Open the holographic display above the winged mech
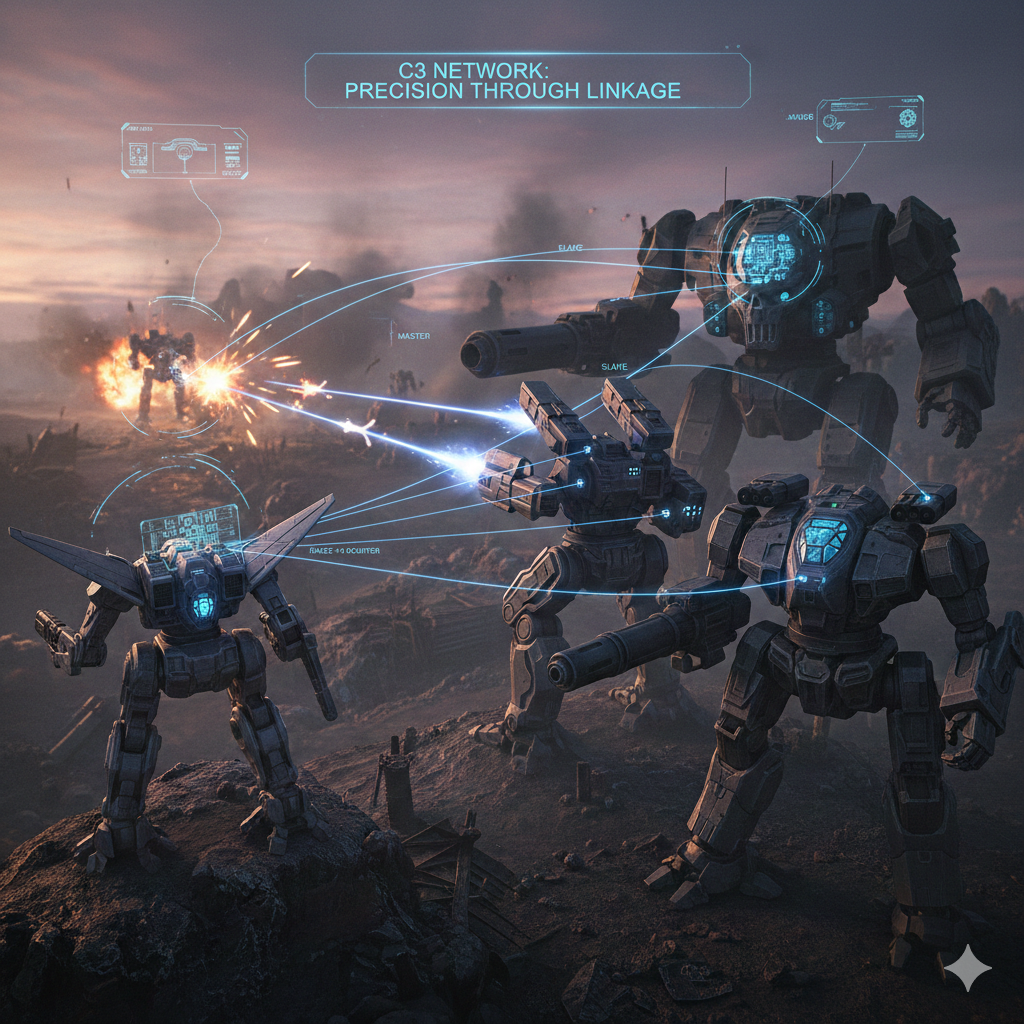 click(190, 529)
